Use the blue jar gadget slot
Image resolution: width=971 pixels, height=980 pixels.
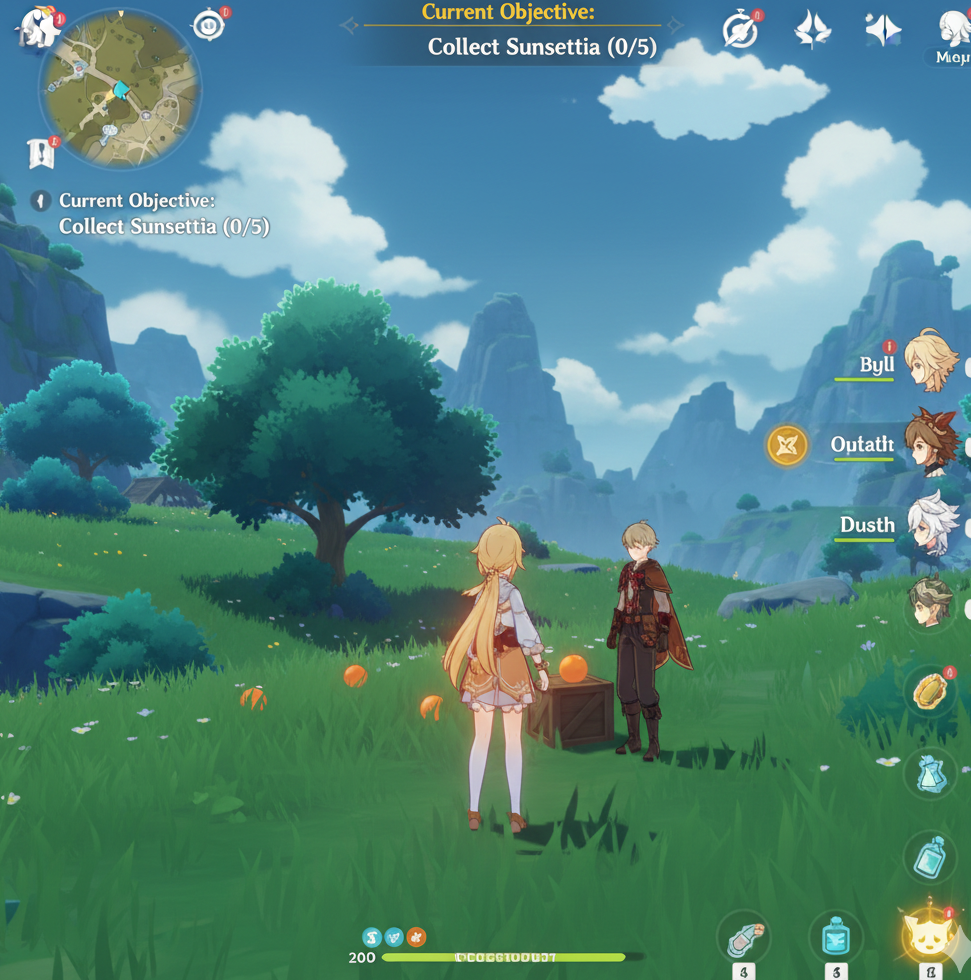[835, 937]
